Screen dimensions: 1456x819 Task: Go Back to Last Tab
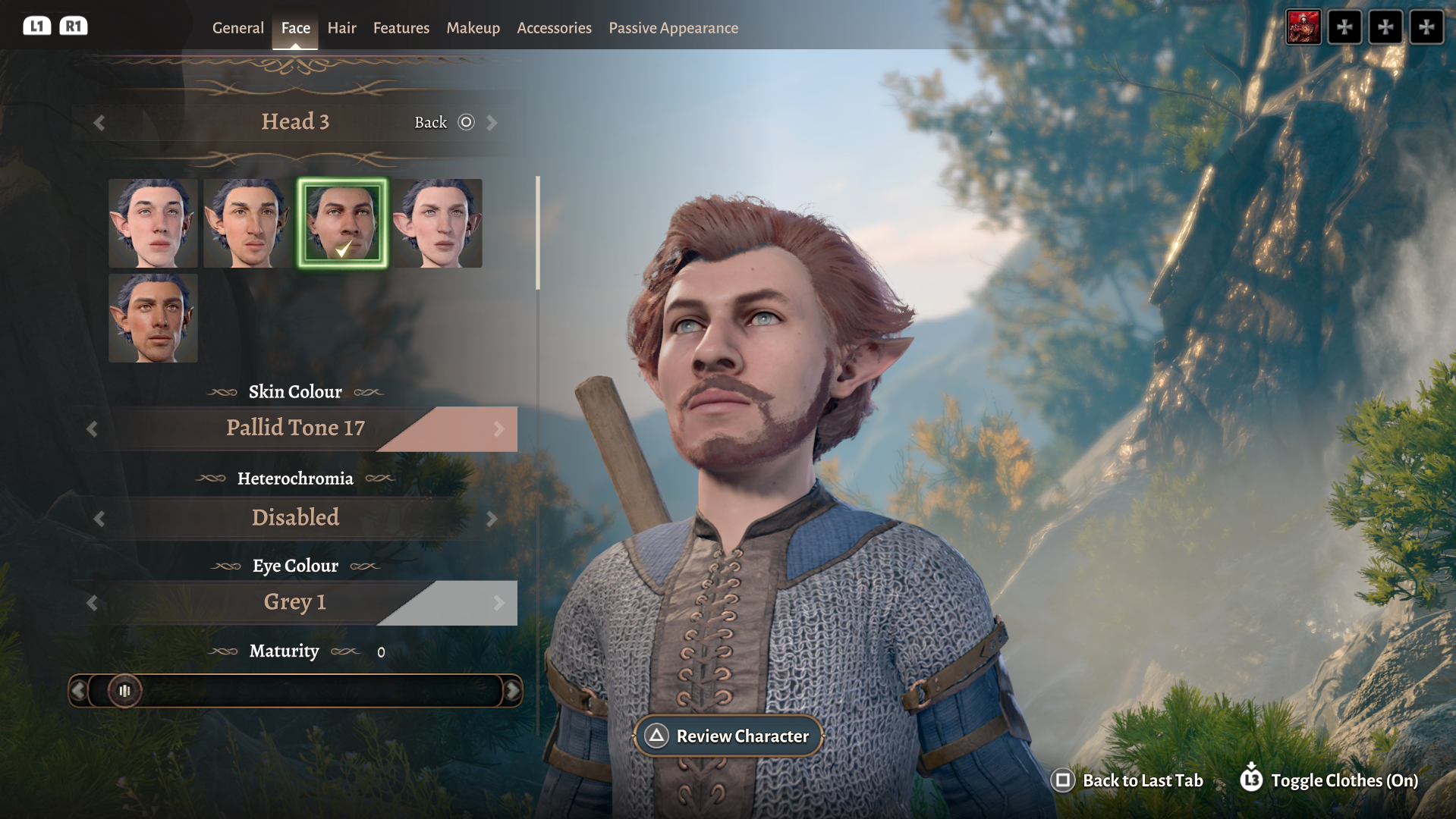coord(1127,780)
